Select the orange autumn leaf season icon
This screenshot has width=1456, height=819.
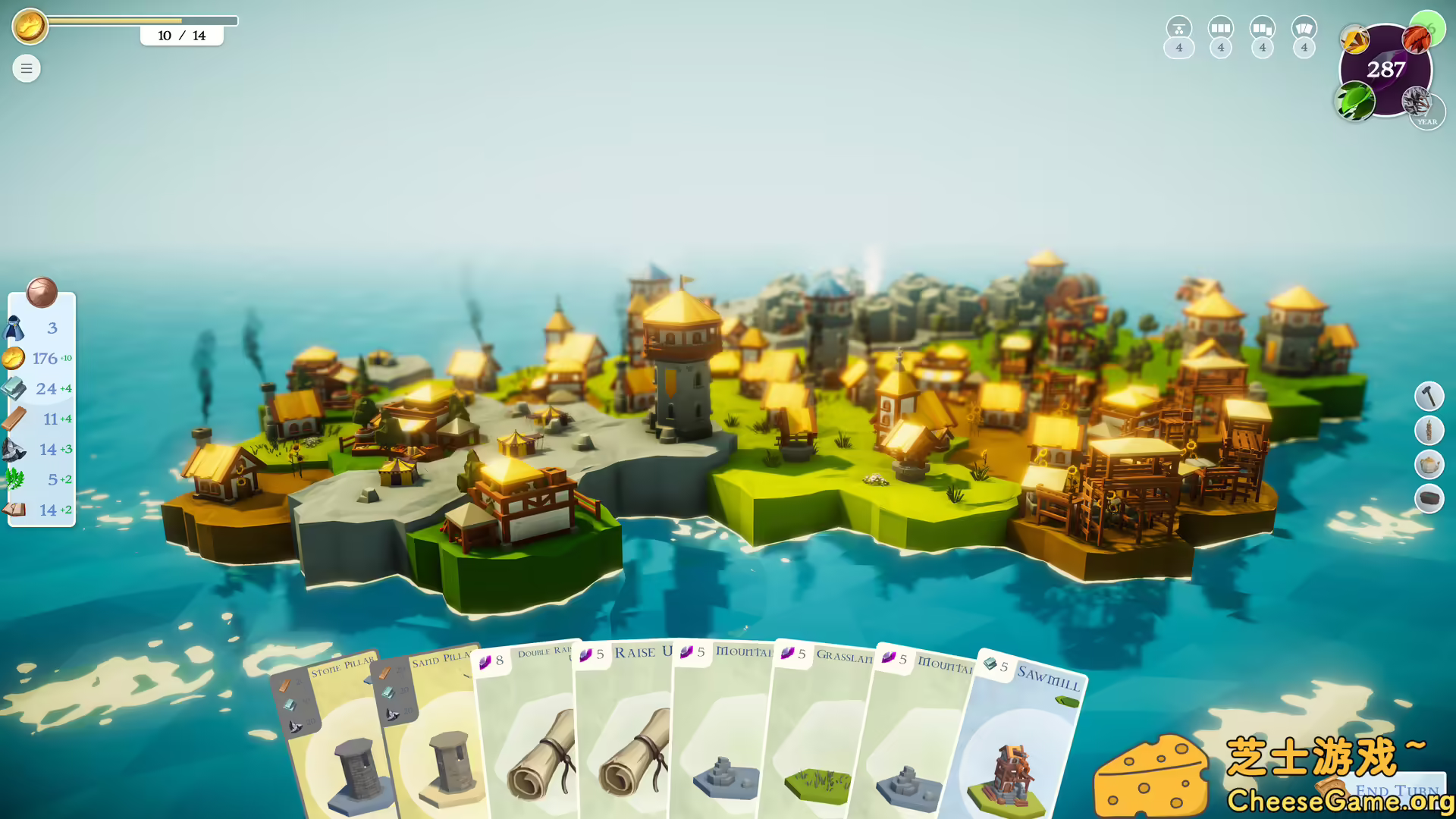coord(1415,38)
